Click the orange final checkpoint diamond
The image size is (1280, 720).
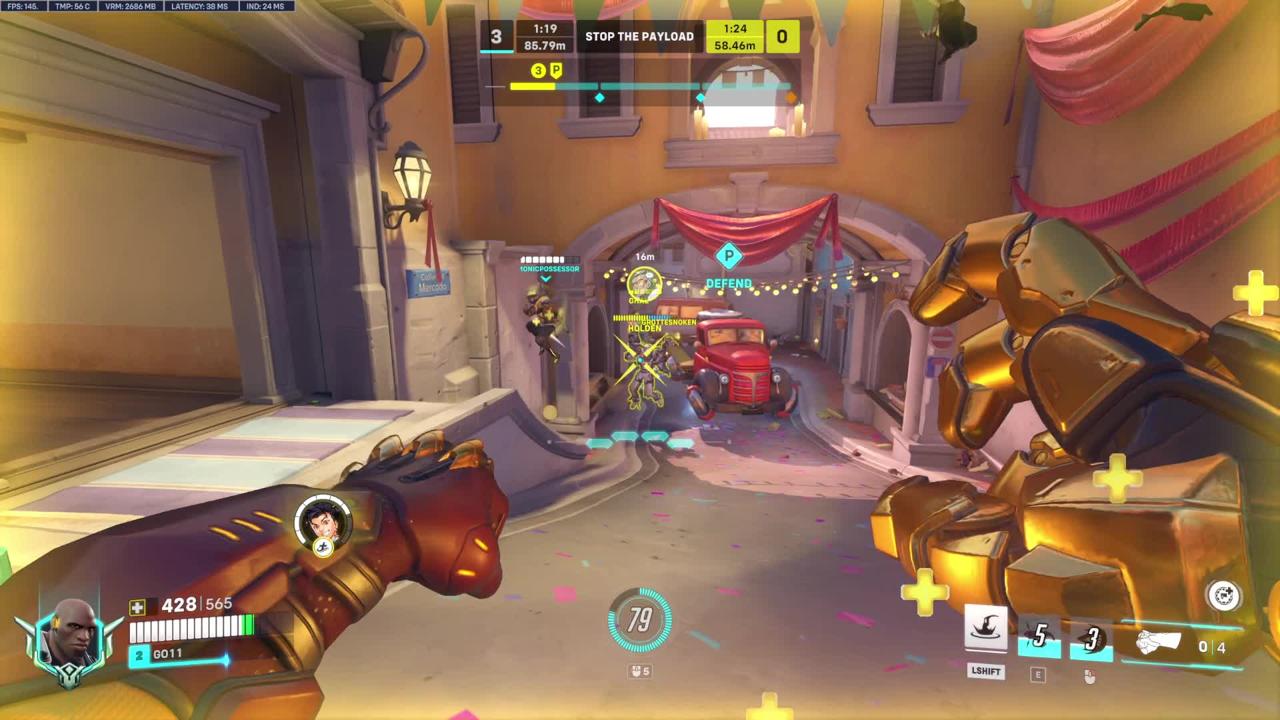click(x=792, y=97)
